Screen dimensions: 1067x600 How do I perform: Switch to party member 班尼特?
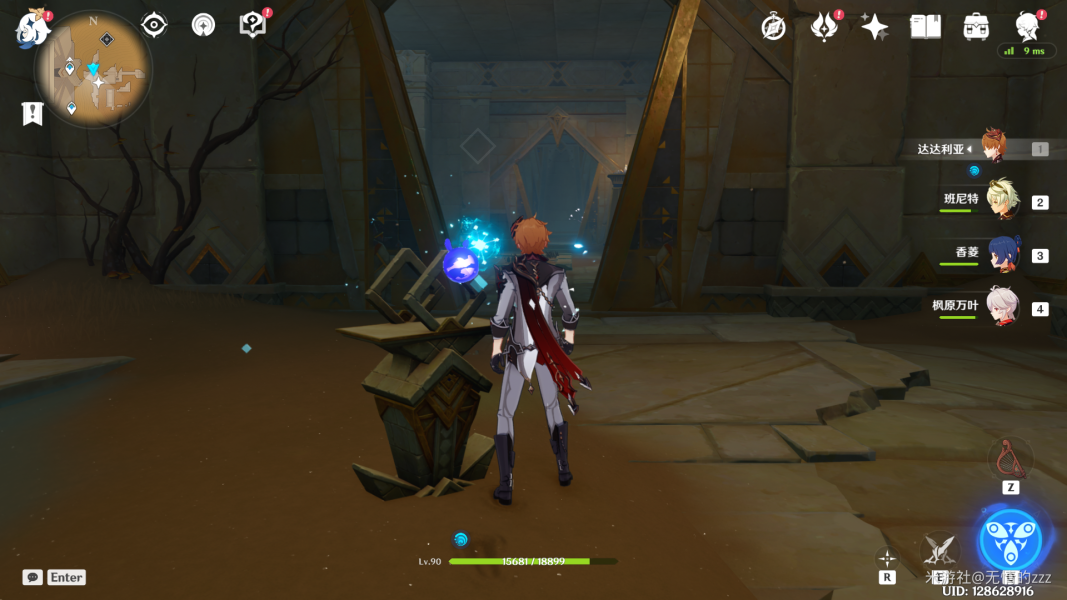pyautogui.click(x=1001, y=200)
